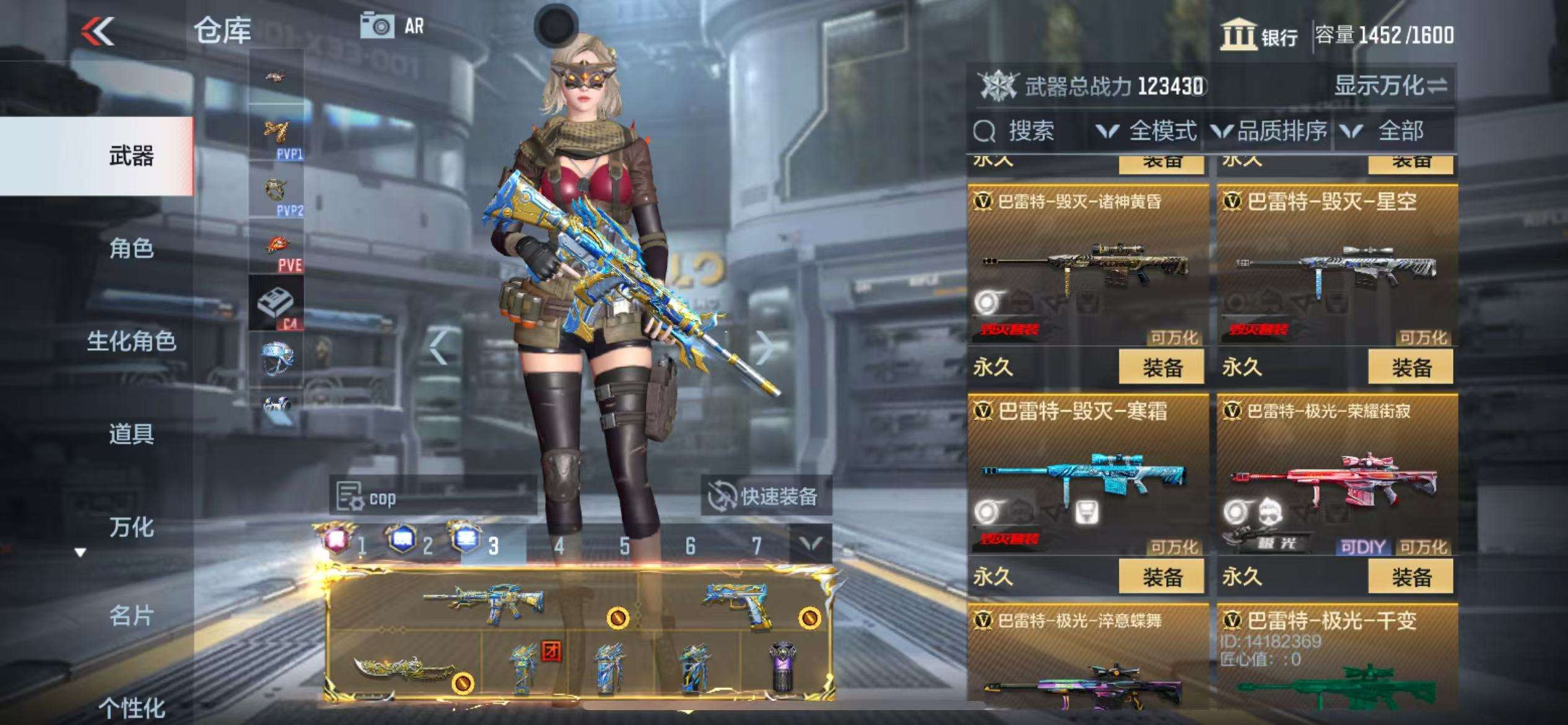The image size is (1568, 725).
Task: Select the PVE loadout slot
Action: click(277, 250)
